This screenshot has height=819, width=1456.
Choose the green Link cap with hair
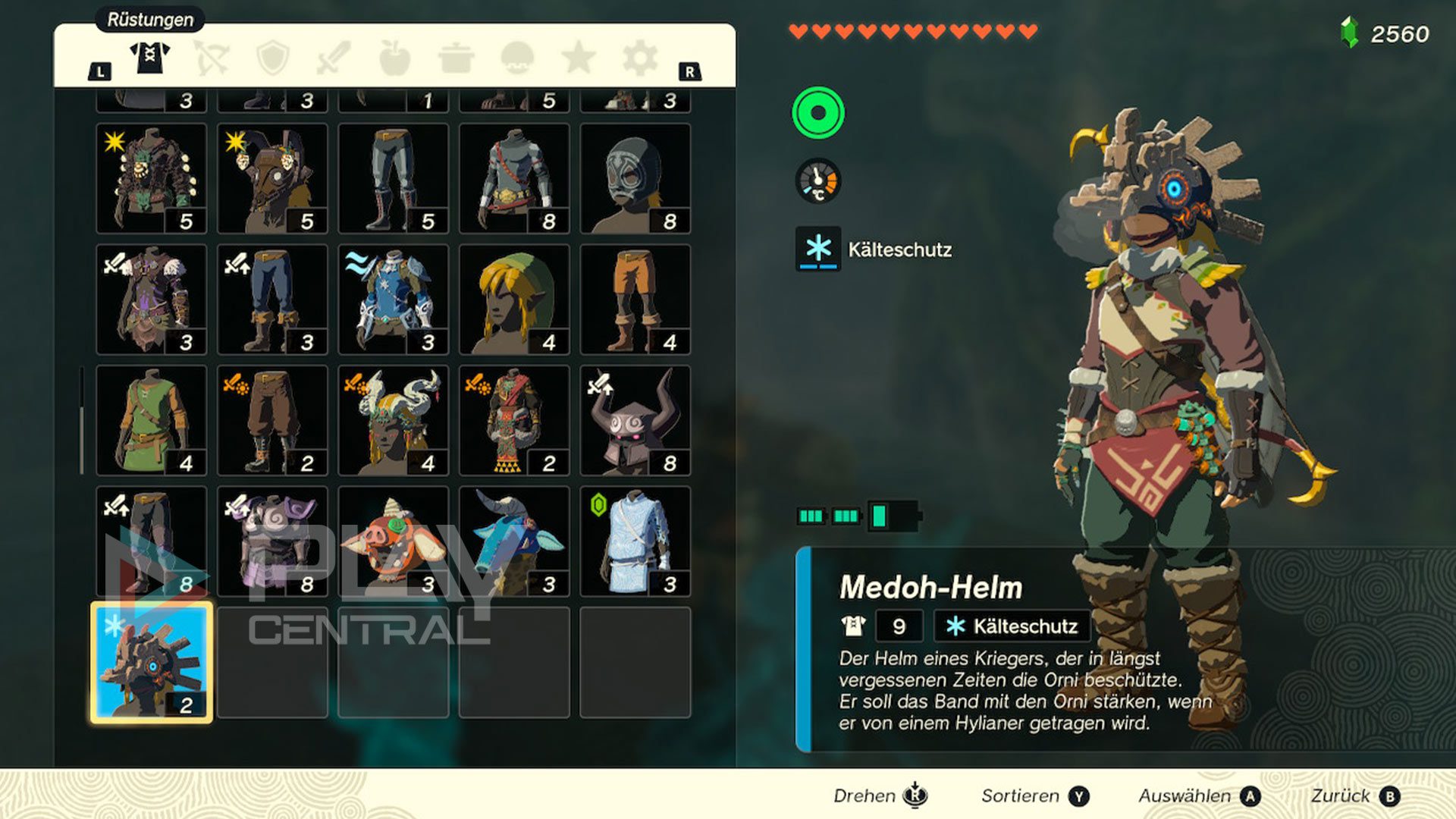pos(514,300)
